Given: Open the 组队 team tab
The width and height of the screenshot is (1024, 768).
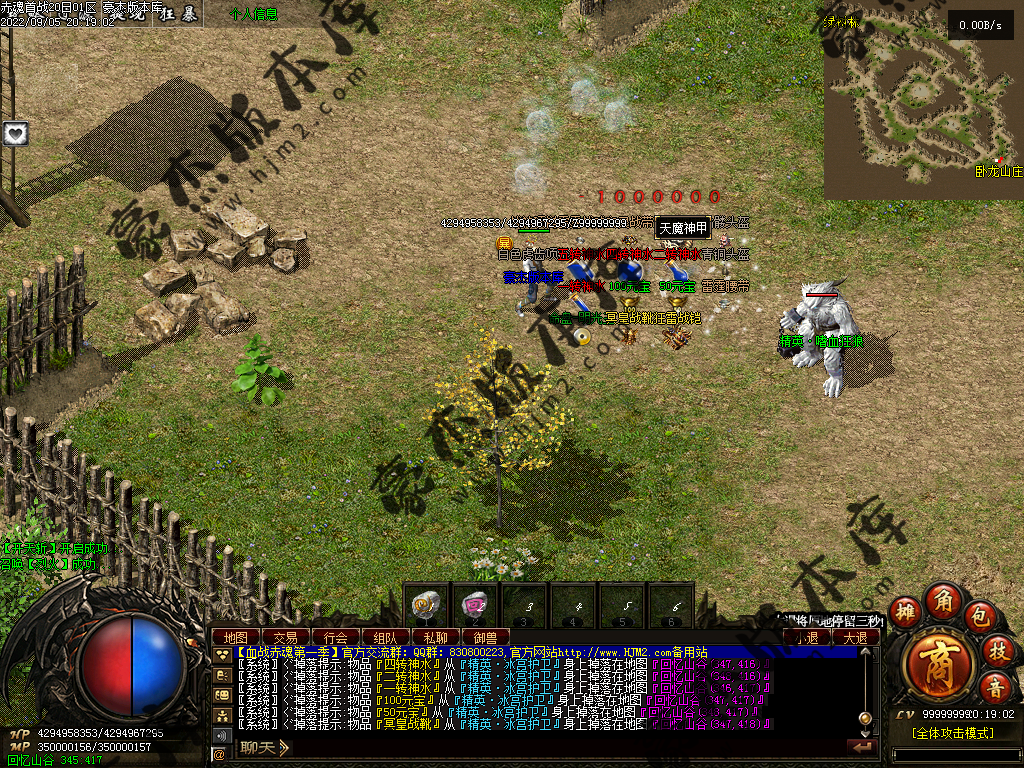Looking at the screenshot, I should [x=385, y=637].
